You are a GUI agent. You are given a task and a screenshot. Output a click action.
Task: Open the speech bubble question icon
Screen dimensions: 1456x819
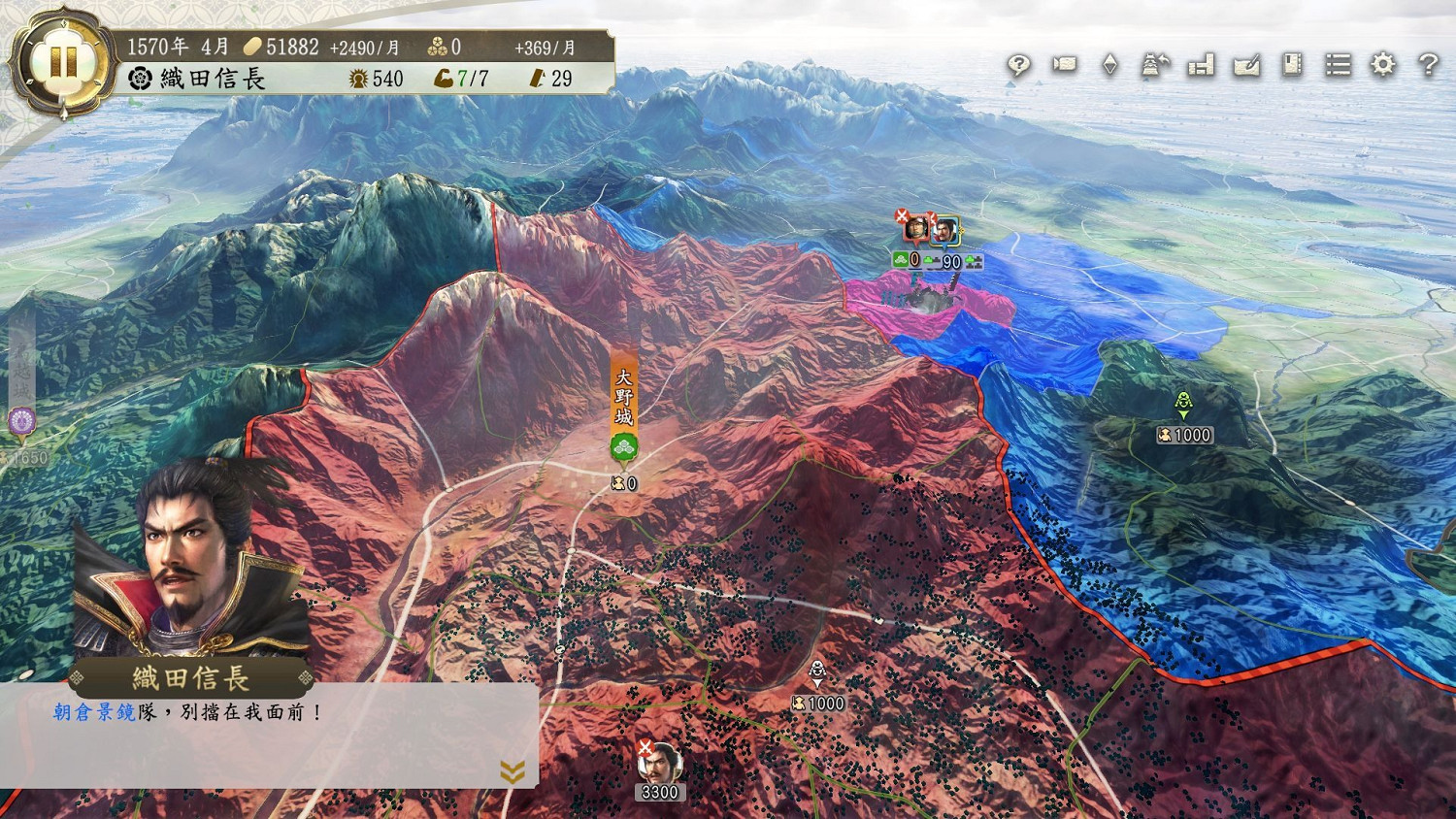[1018, 65]
